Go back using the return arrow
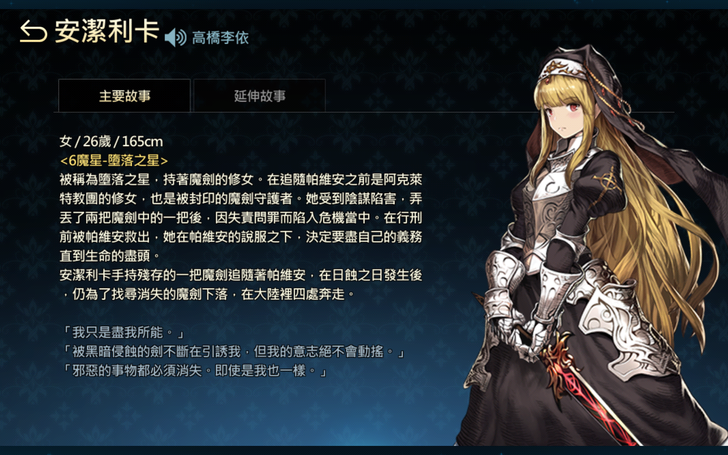Screen dimensions: 728x455 [33, 33]
